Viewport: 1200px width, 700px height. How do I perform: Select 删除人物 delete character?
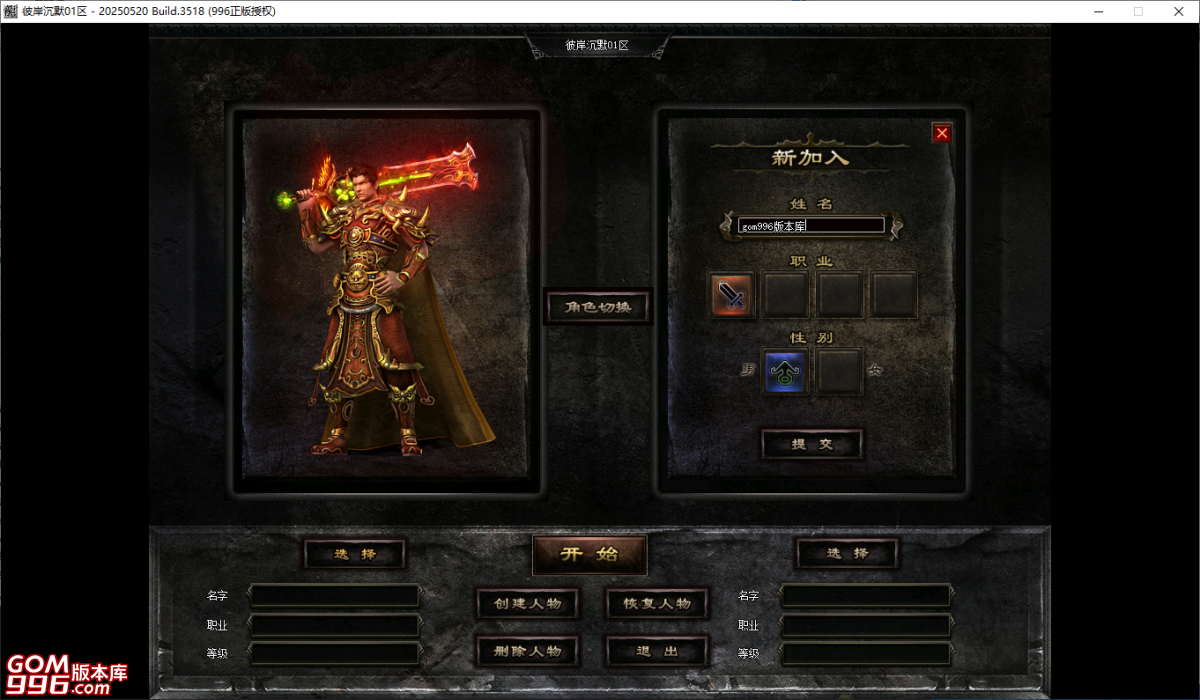[527, 651]
